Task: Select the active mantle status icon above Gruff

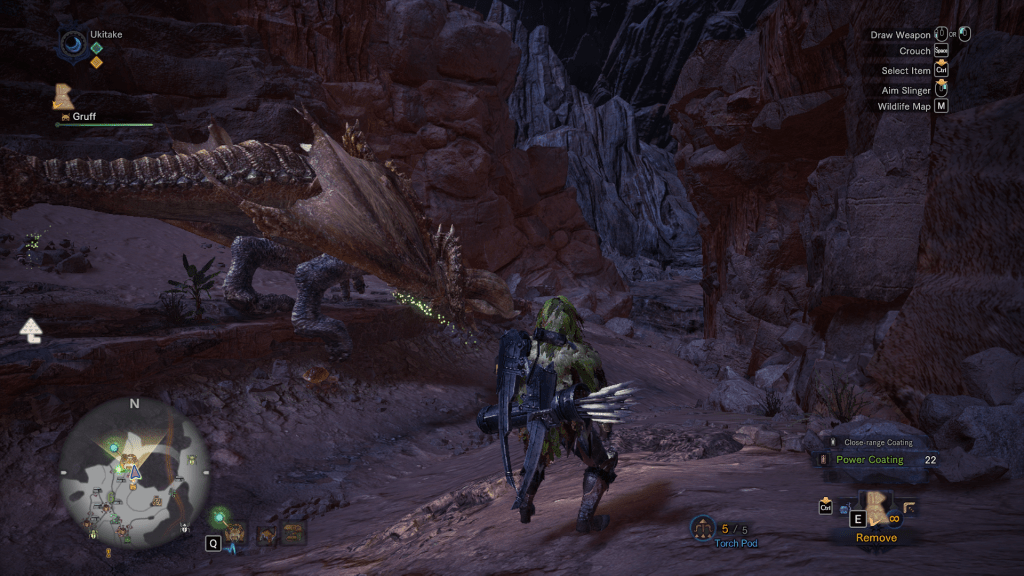Action: click(65, 97)
